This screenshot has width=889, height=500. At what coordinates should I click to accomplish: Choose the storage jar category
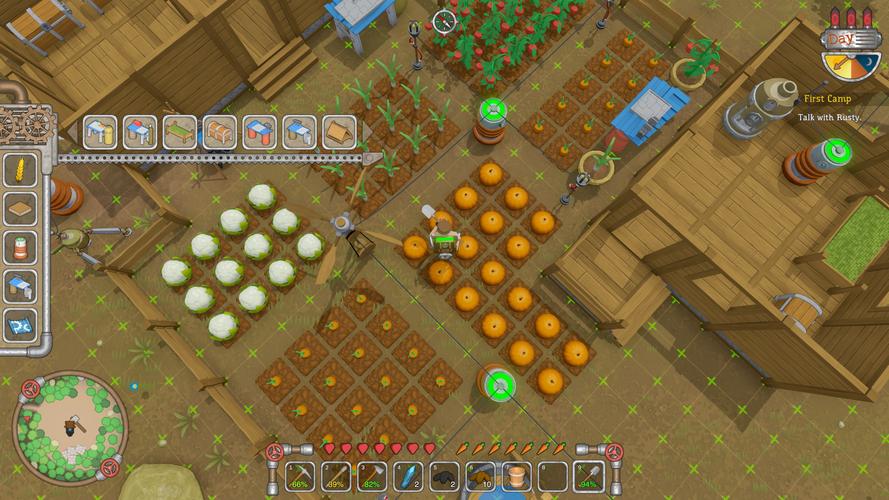21,247
